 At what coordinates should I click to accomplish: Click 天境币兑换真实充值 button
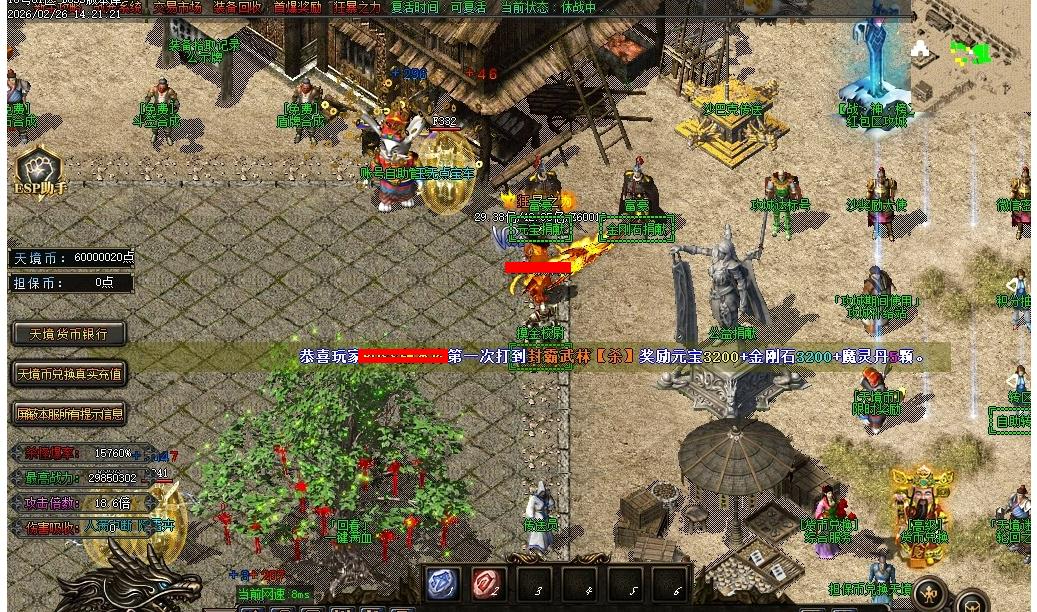(x=69, y=374)
